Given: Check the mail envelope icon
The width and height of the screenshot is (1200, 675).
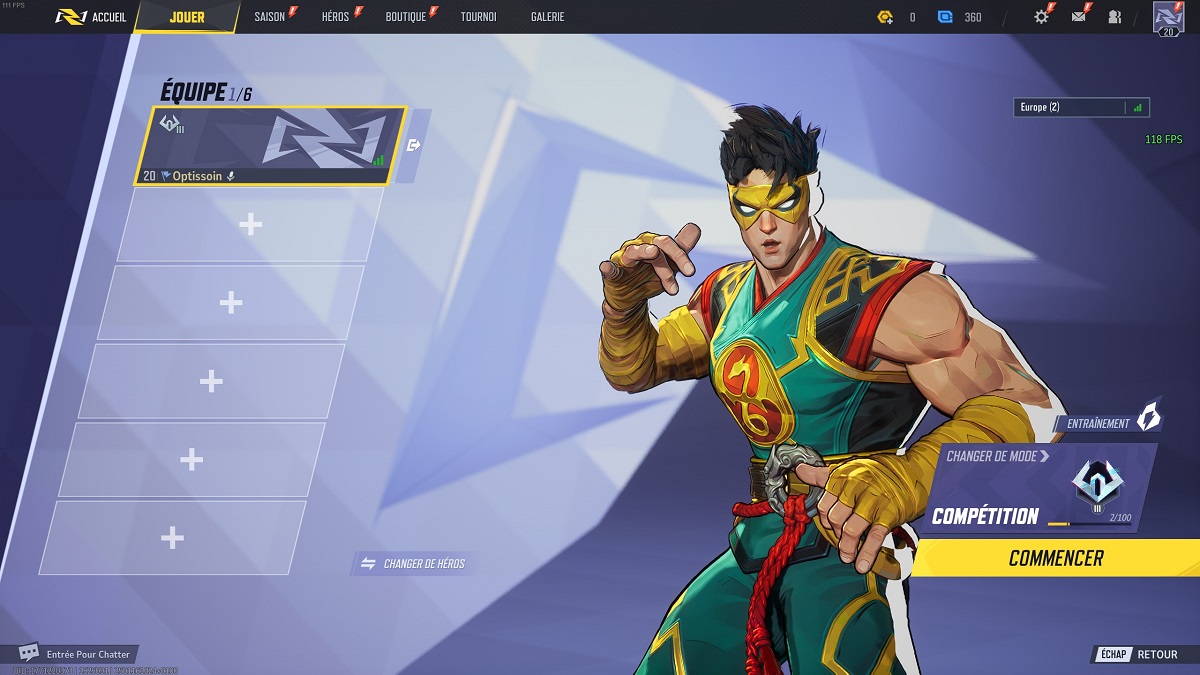Looking at the screenshot, I should coord(1078,17).
